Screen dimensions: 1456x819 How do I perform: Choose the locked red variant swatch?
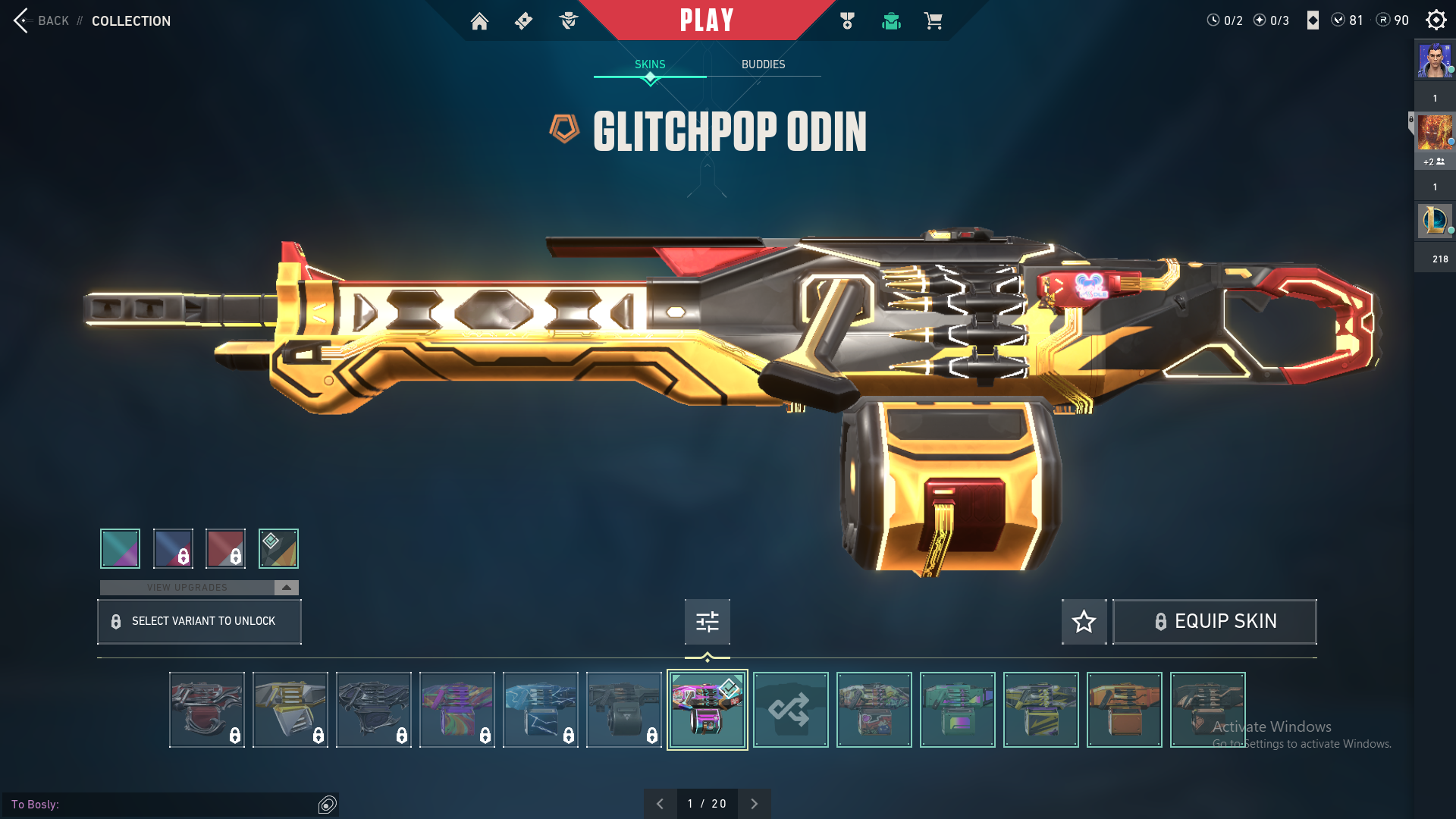pos(225,548)
